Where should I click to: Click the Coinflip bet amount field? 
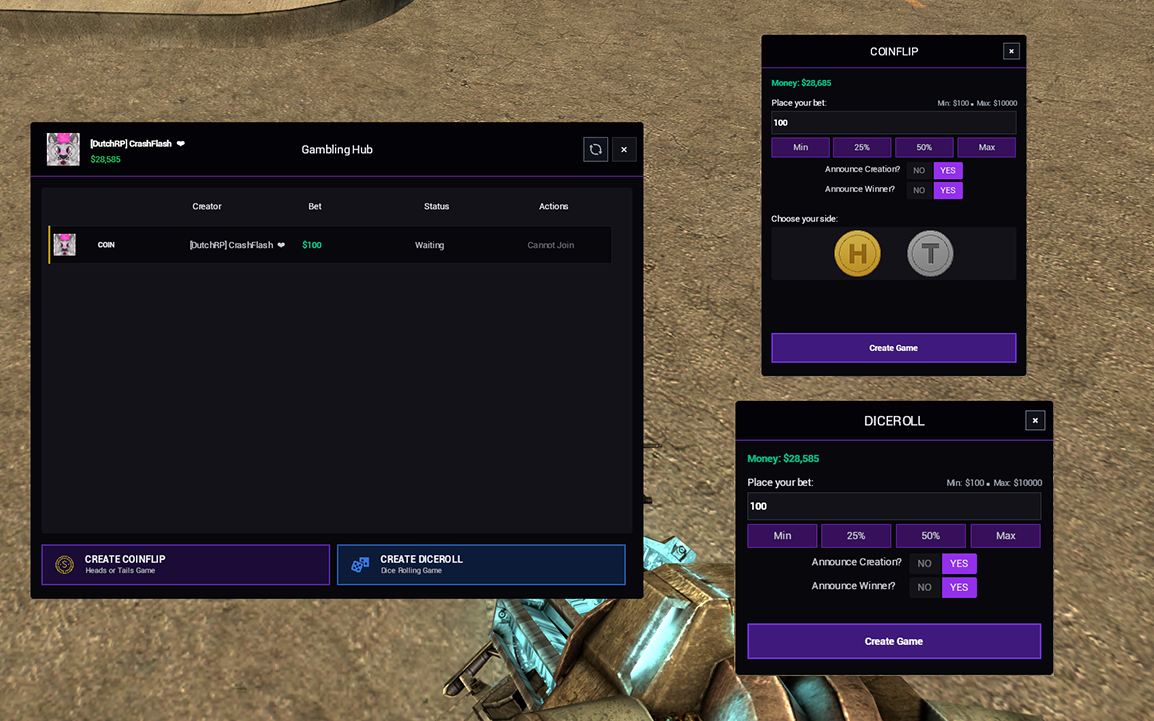(x=893, y=123)
